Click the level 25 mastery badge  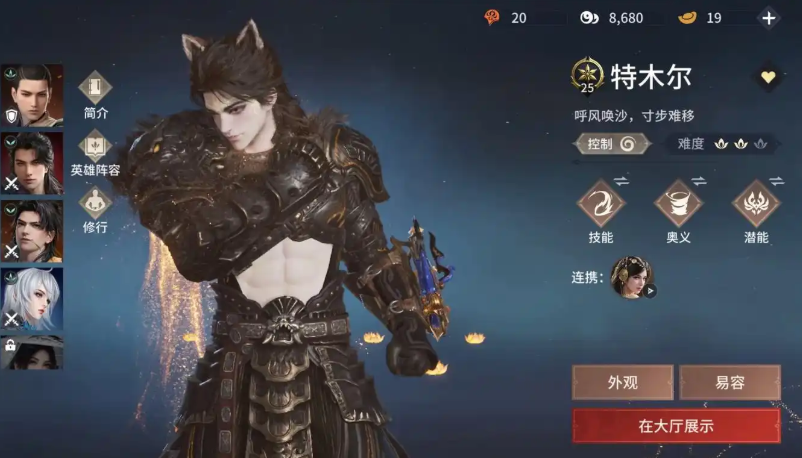[587, 76]
